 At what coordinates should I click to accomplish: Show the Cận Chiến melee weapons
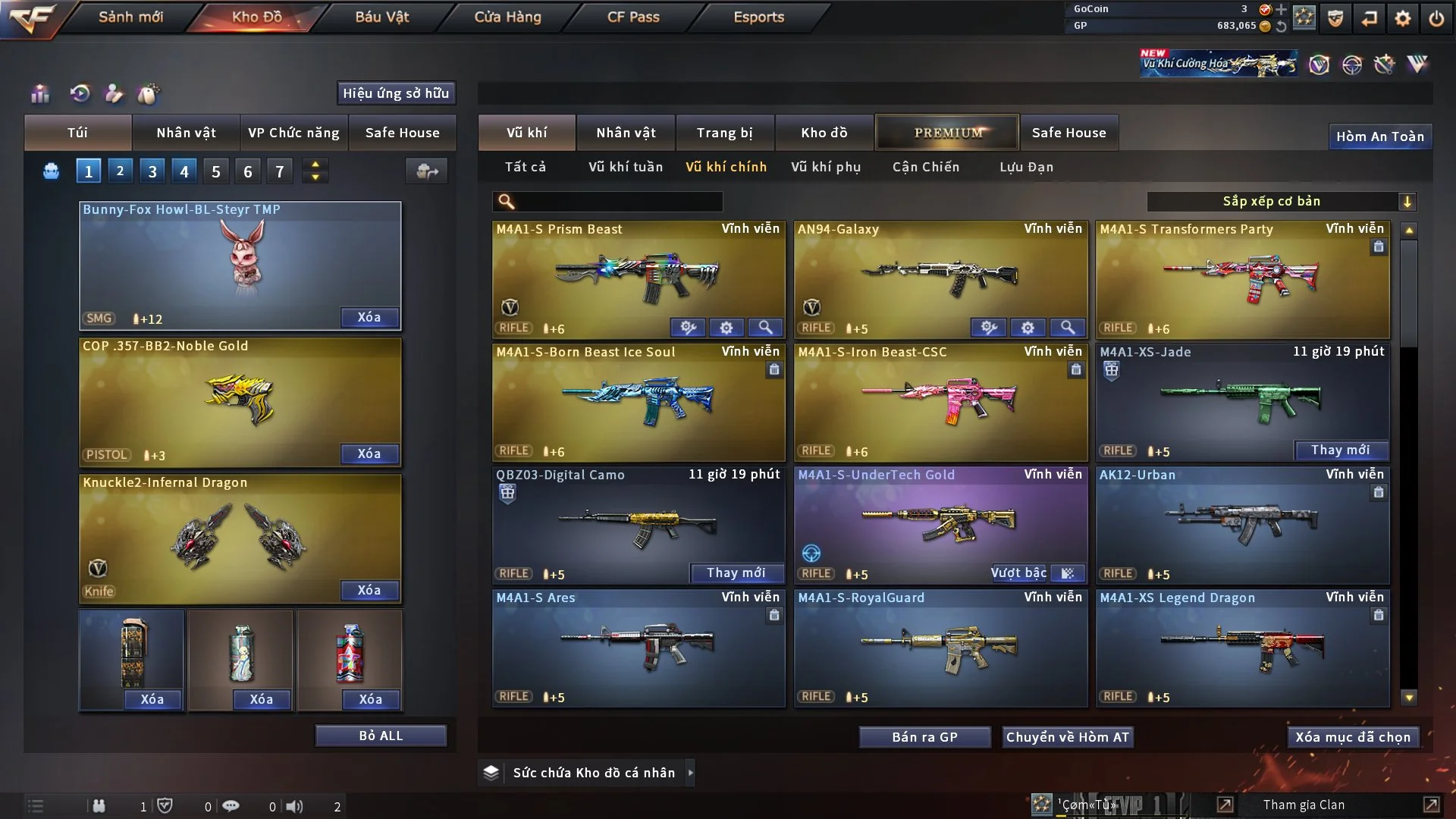tap(926, 167)
